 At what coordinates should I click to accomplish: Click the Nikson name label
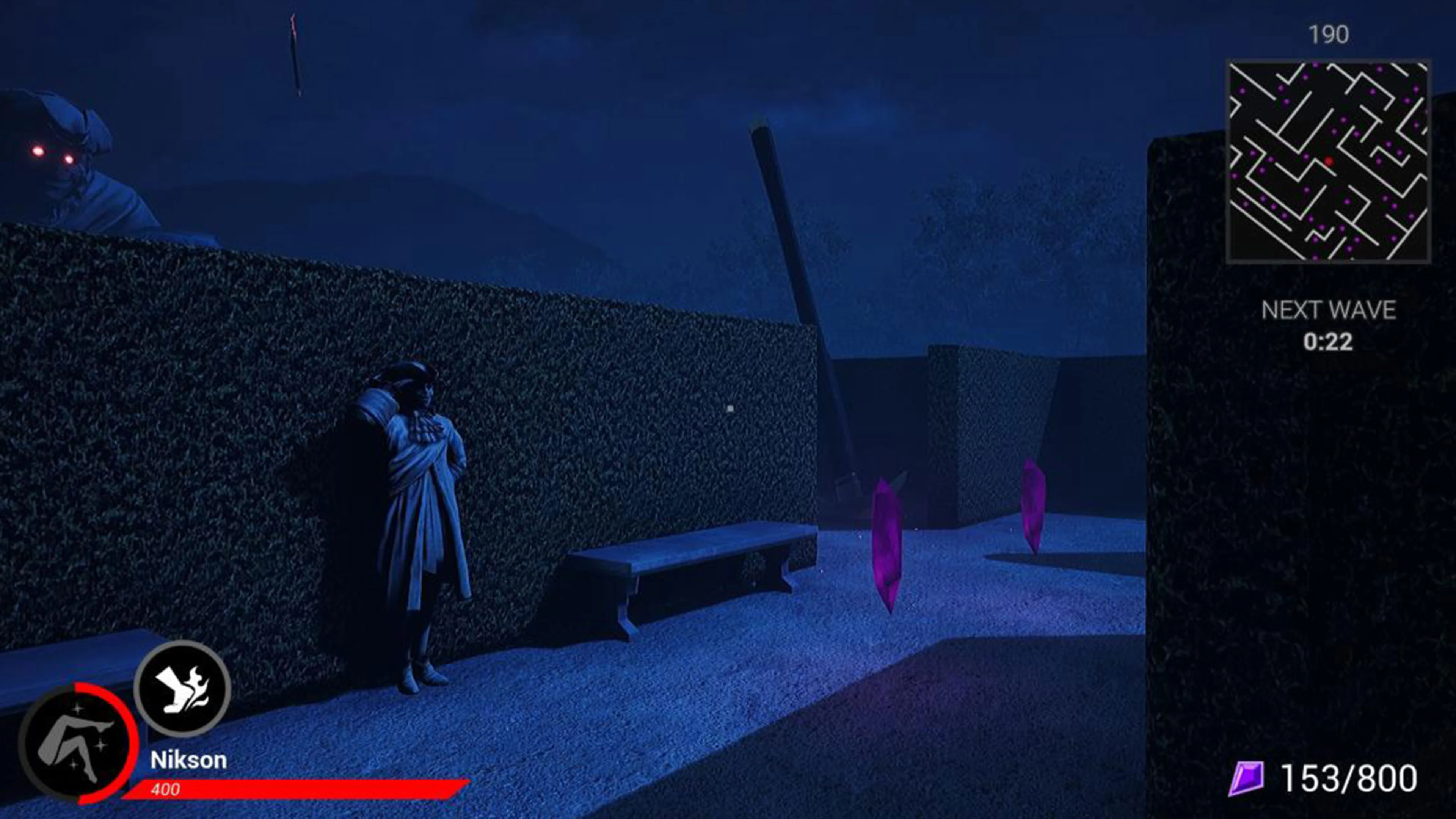coord(190,759)
